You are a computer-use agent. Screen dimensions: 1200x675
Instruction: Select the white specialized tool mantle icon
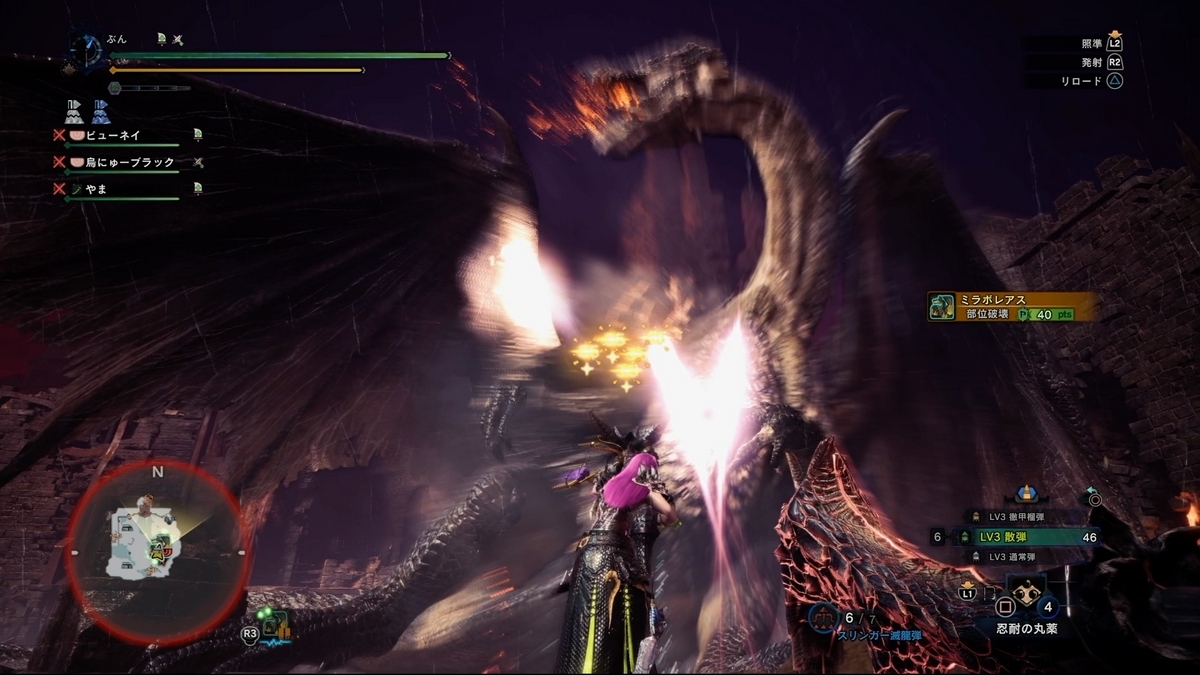(x=74, y=111)
